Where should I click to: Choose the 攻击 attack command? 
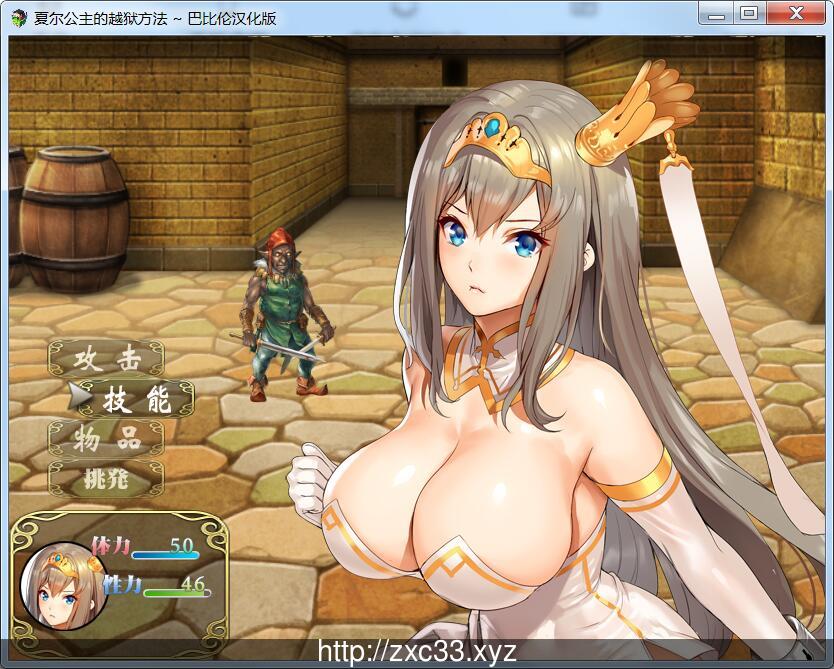pyautogui.click(x=105, y=360)
